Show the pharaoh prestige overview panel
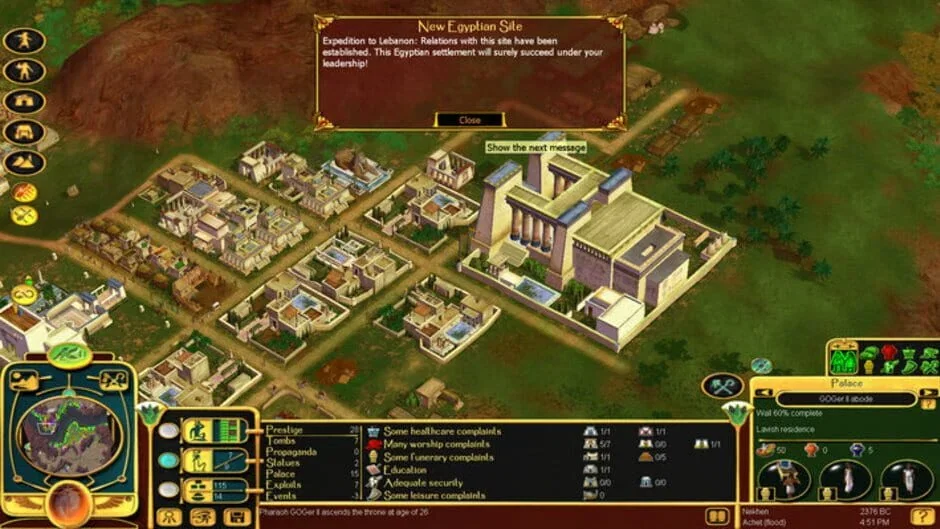940x529 pixels. tap(212, 431)
